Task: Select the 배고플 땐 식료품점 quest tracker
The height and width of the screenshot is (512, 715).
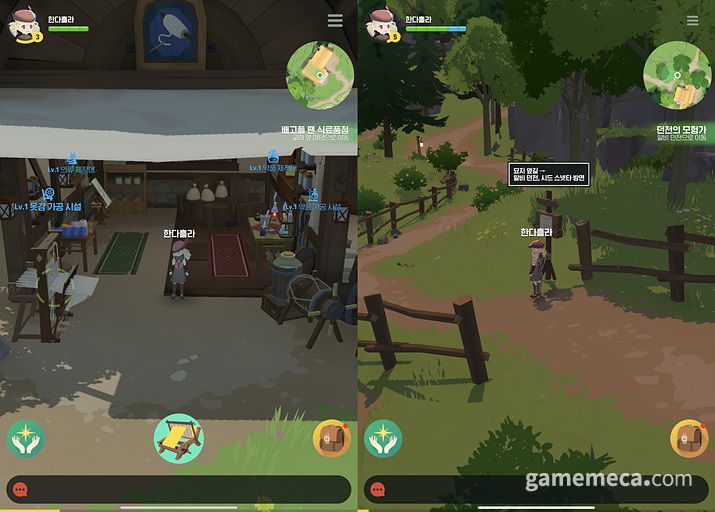Action: pyautogui.click(x=318, y=133)
